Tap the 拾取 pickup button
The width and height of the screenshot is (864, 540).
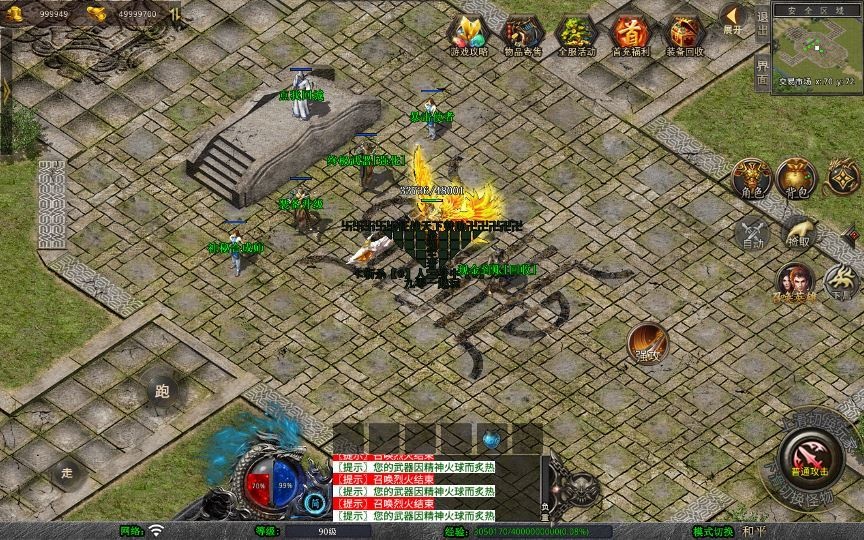coord(797,233)
